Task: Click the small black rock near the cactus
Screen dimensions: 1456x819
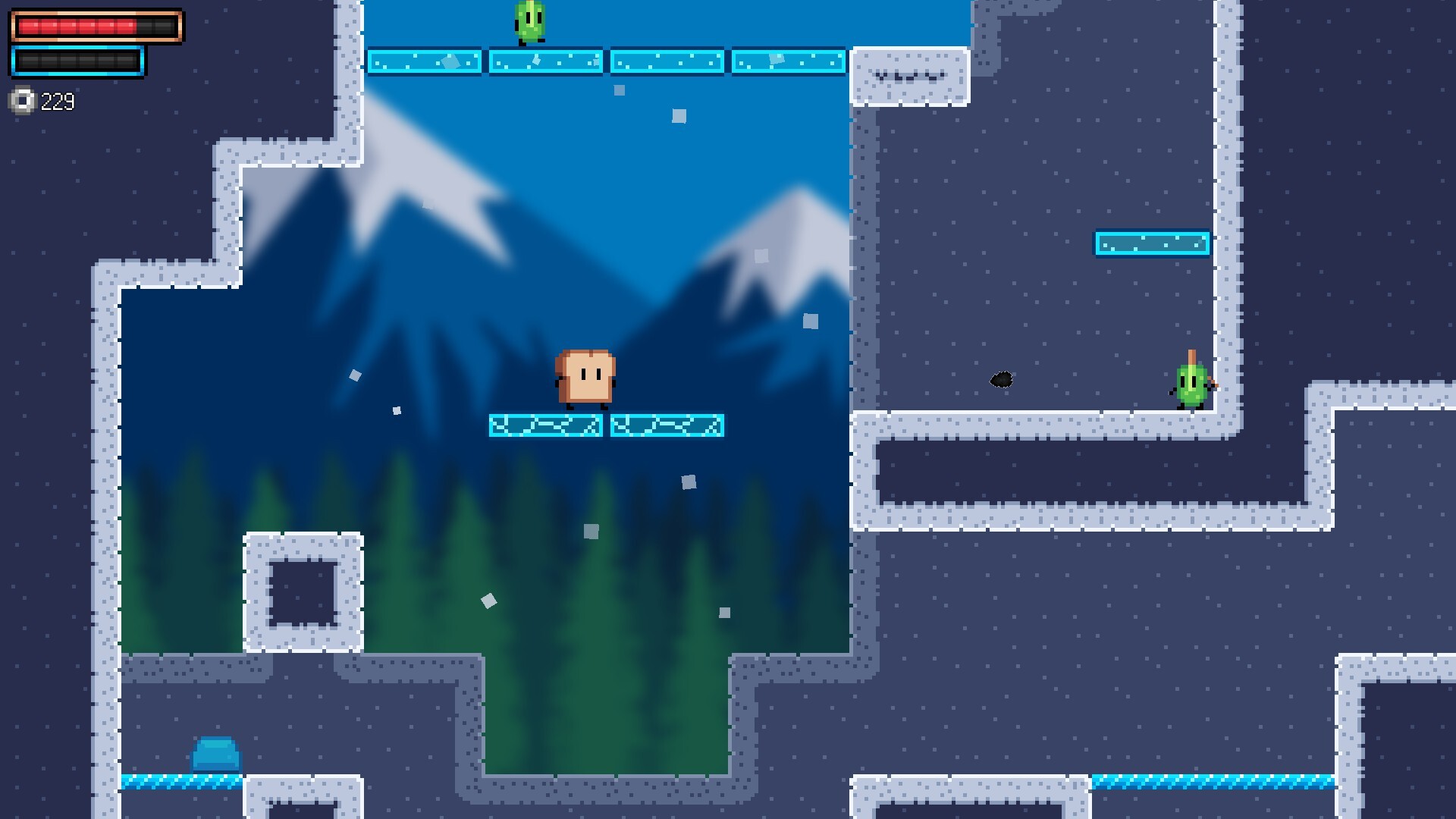Action: (x=1003, y=379)
